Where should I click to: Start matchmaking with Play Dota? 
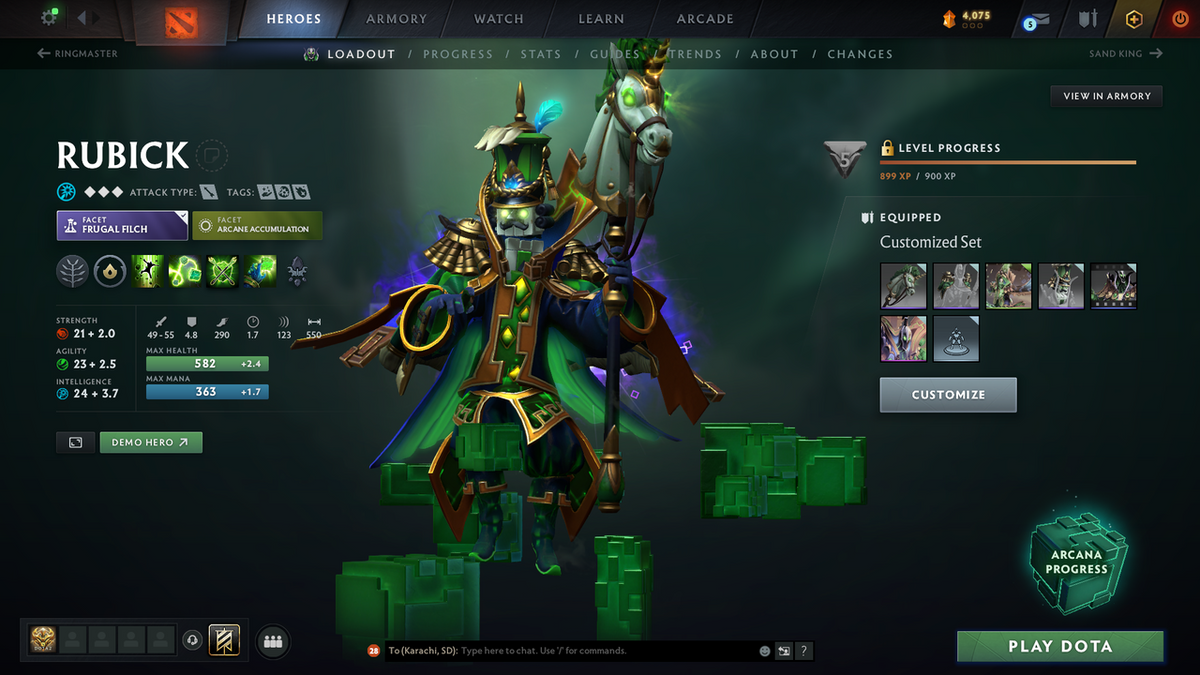1060,646
